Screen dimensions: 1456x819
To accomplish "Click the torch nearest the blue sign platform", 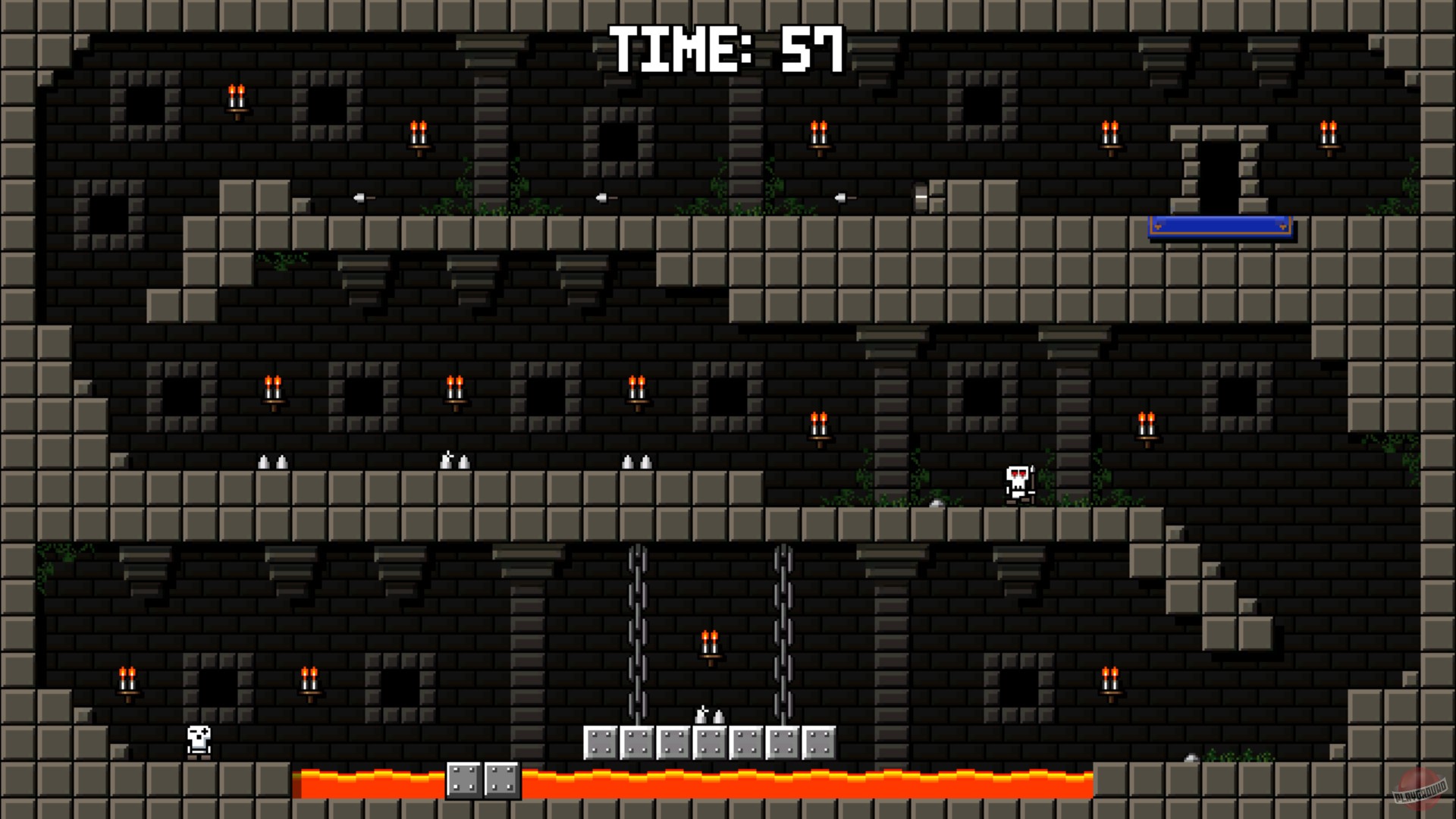I will click(x=1329, y=134).
